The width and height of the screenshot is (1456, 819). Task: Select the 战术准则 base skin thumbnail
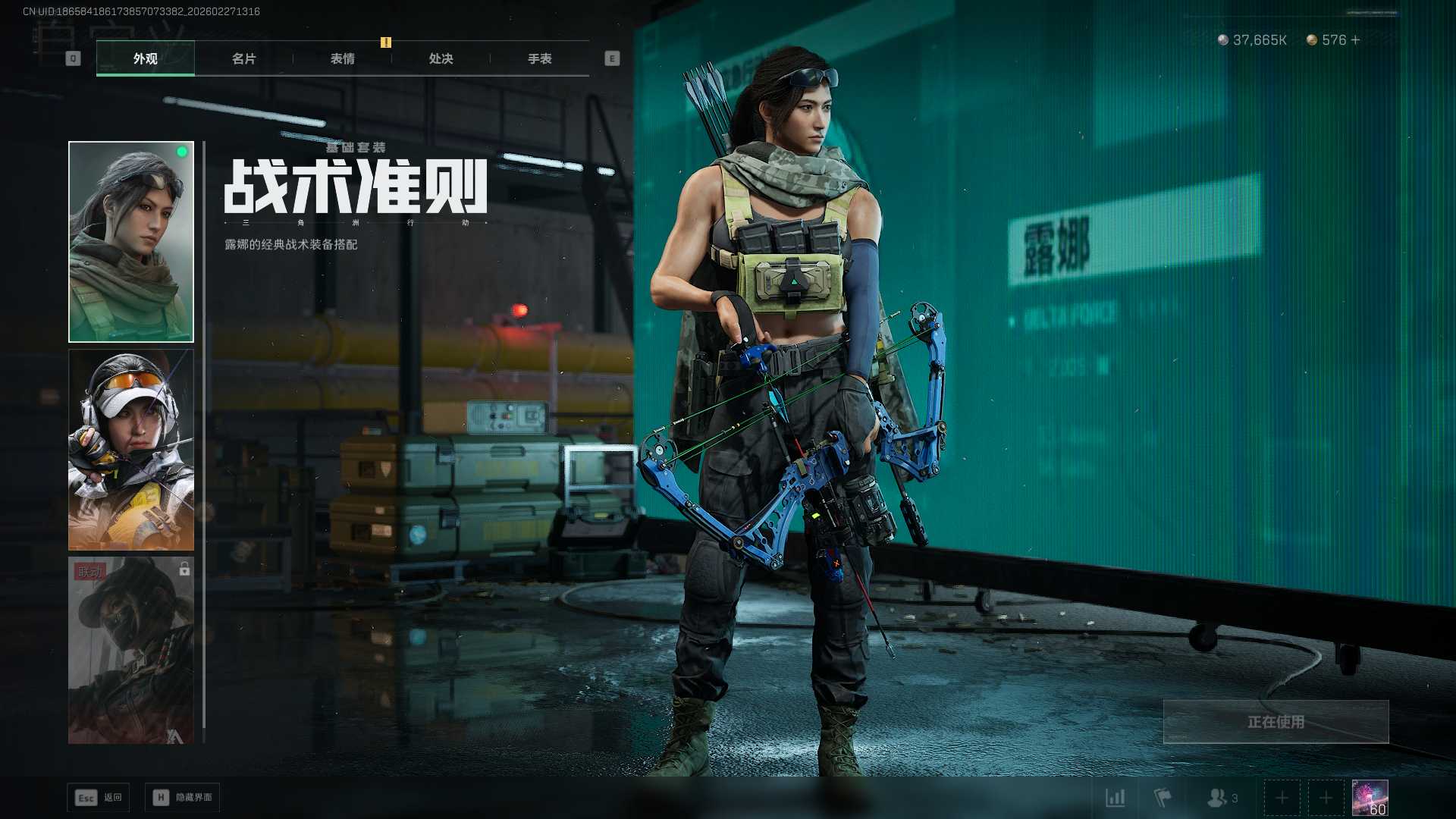pyautogui.click(x=131, y=241)
